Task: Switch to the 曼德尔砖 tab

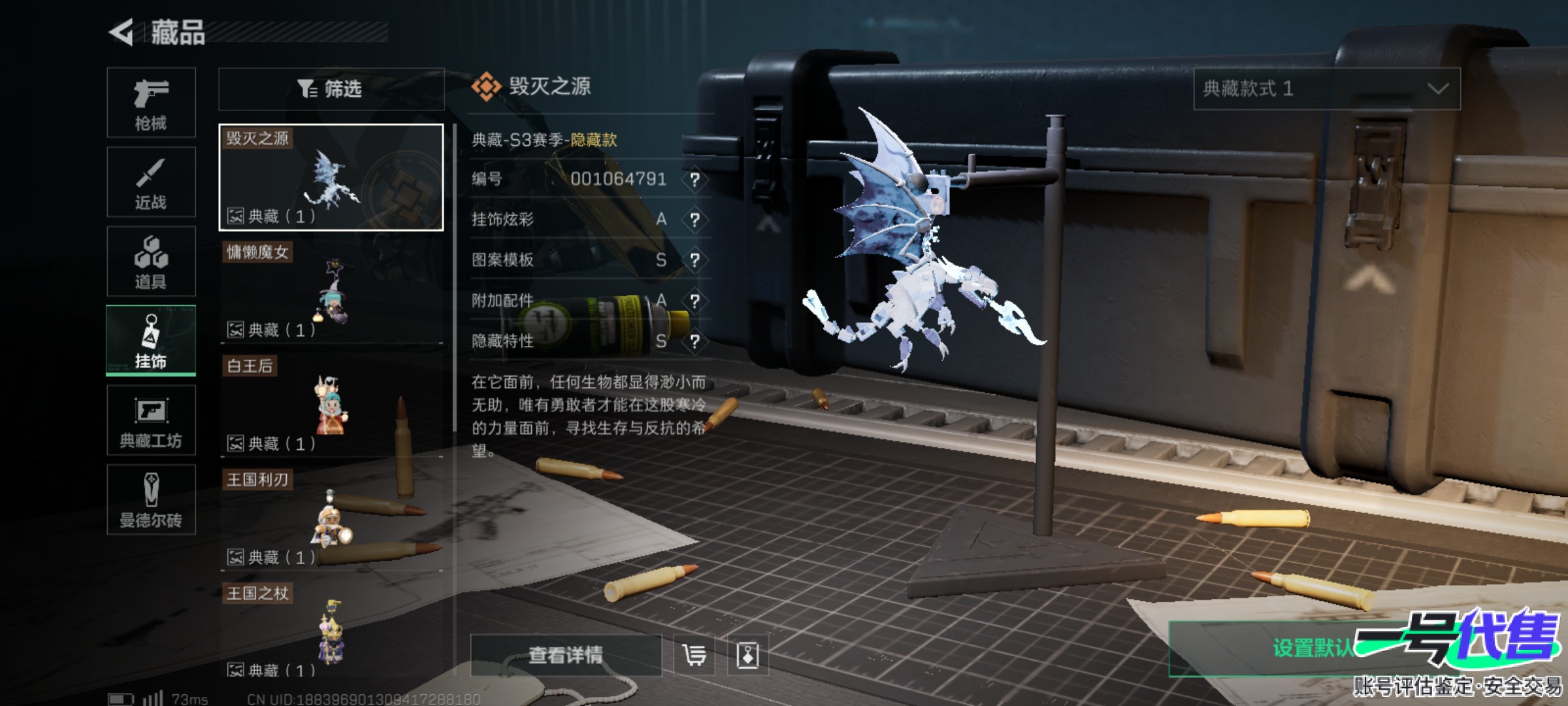Action: click(151, 500)
